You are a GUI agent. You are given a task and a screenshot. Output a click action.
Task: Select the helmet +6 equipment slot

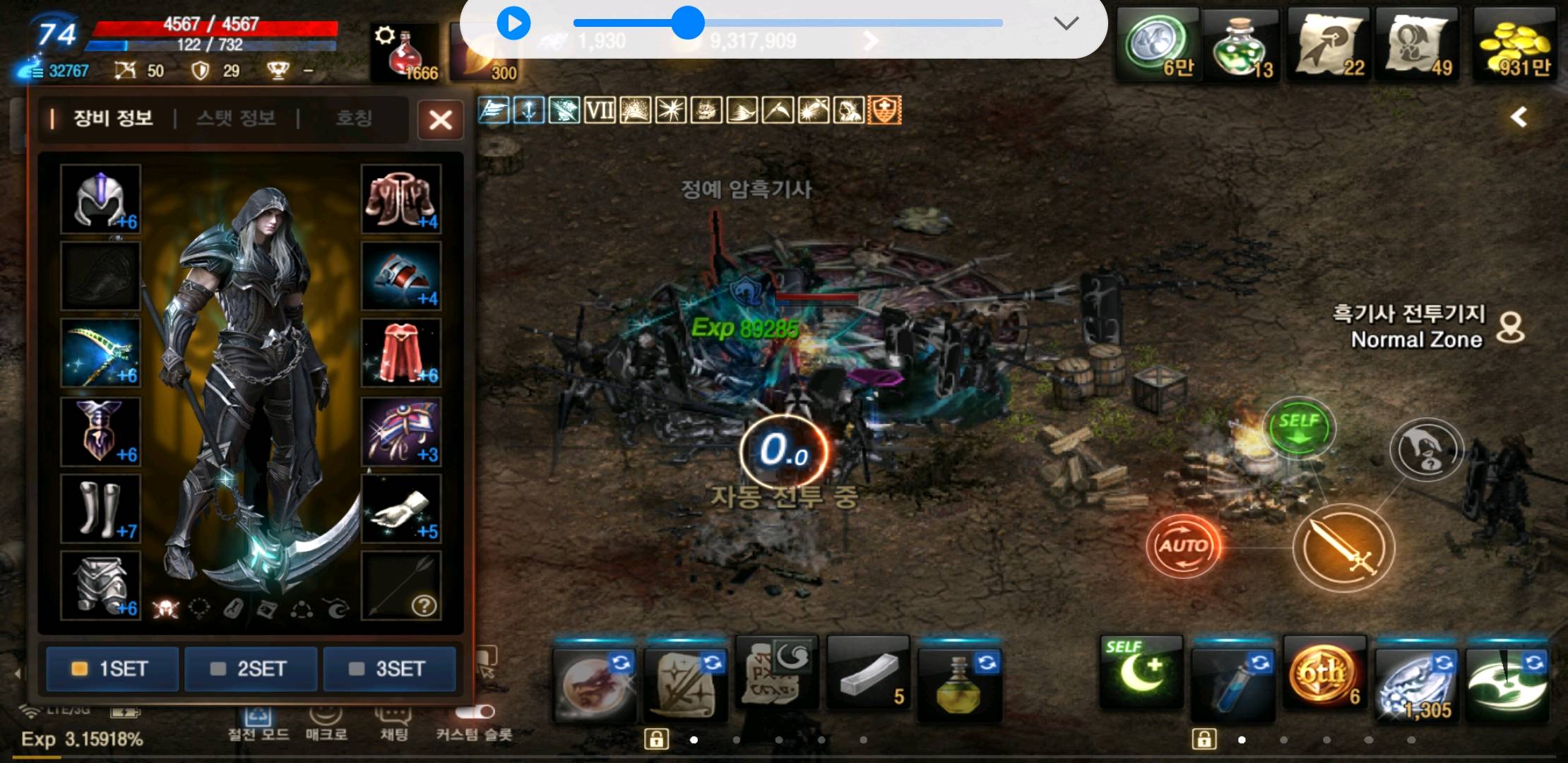coord(100,199)
